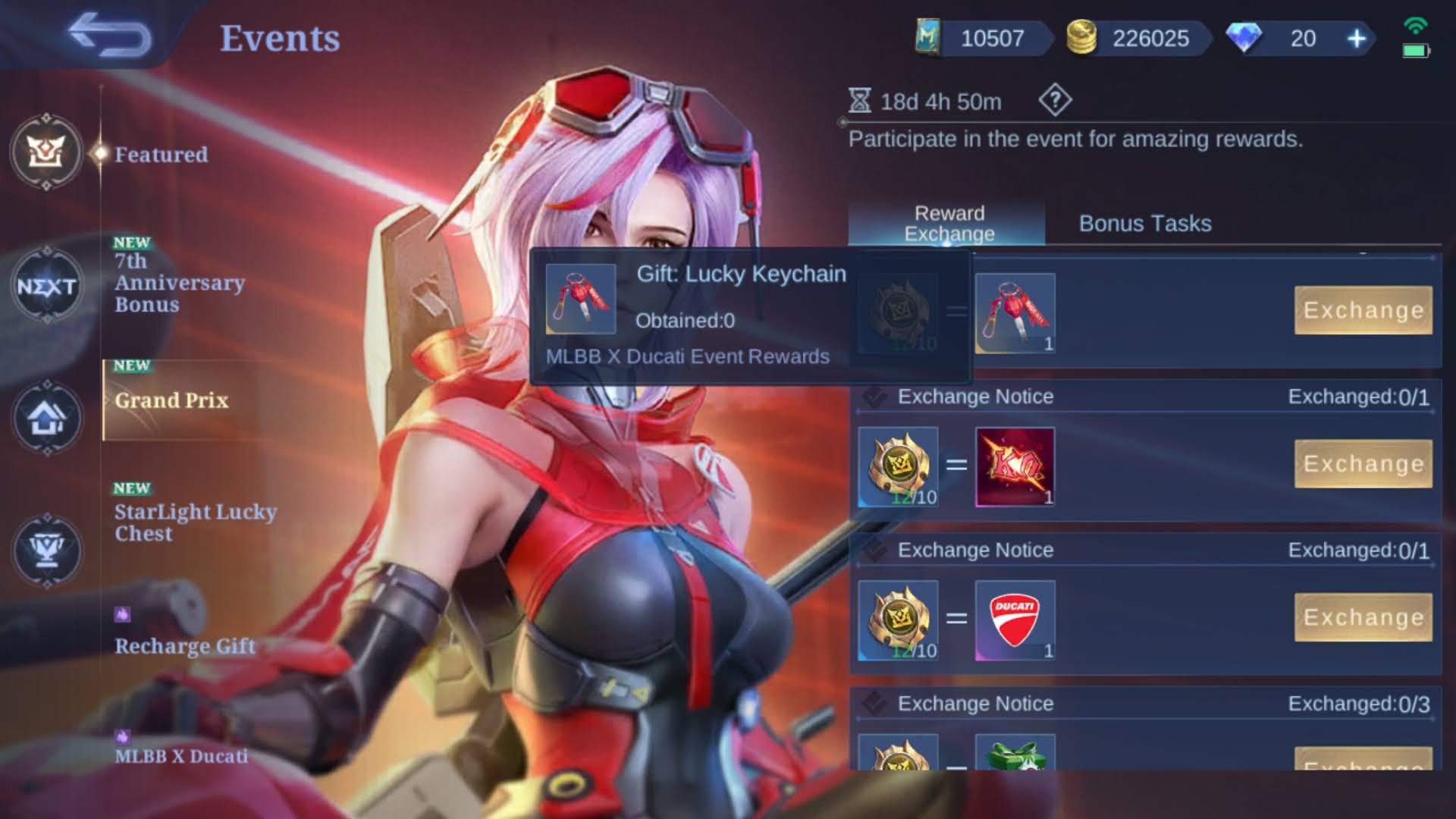Select the StarLight Lucky Chest event
Screen dimensions: 1456x819
(196, 522)
